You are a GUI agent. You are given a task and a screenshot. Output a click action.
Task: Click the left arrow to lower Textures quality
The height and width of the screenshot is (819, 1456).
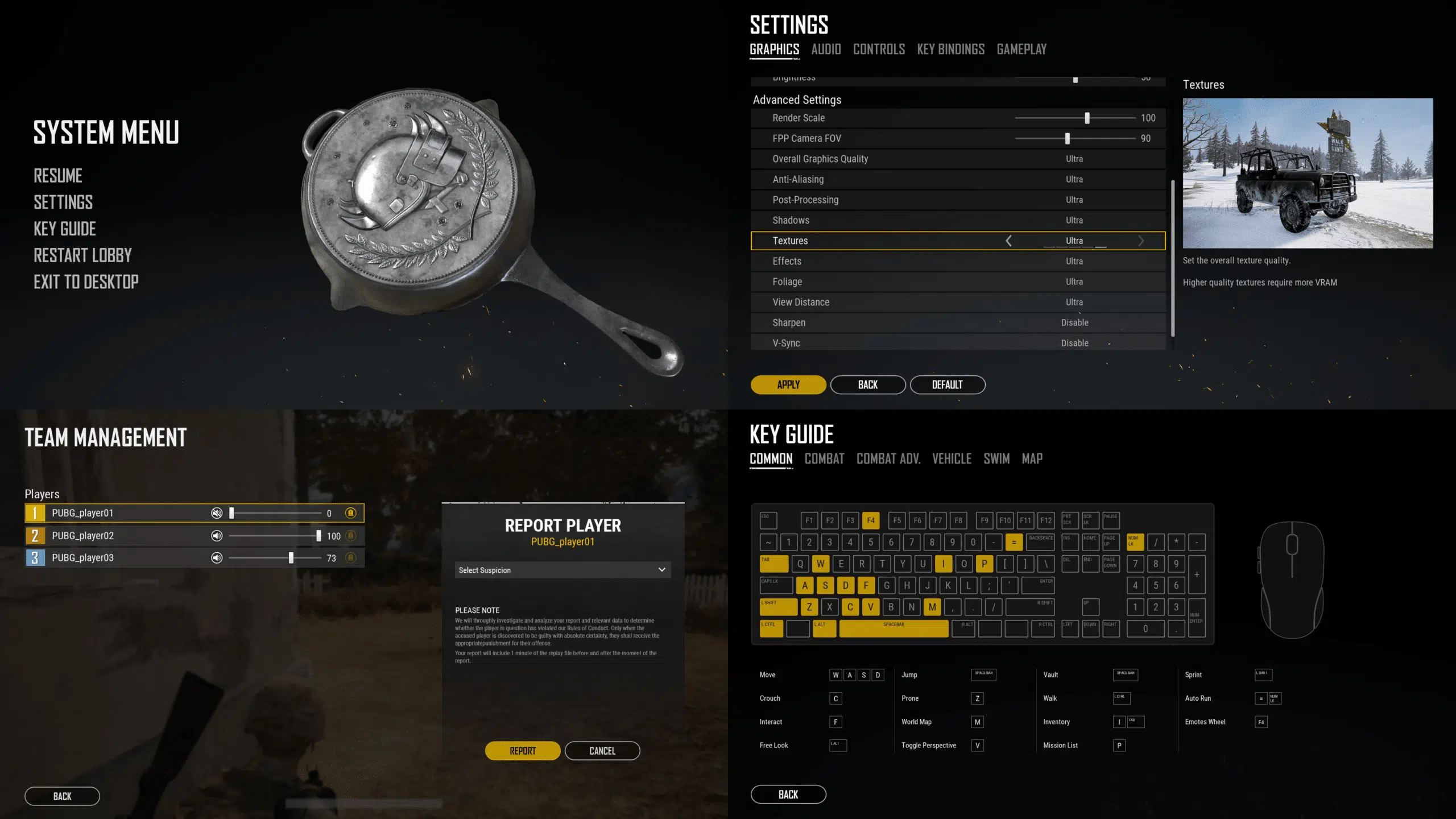click(1009, 241)
